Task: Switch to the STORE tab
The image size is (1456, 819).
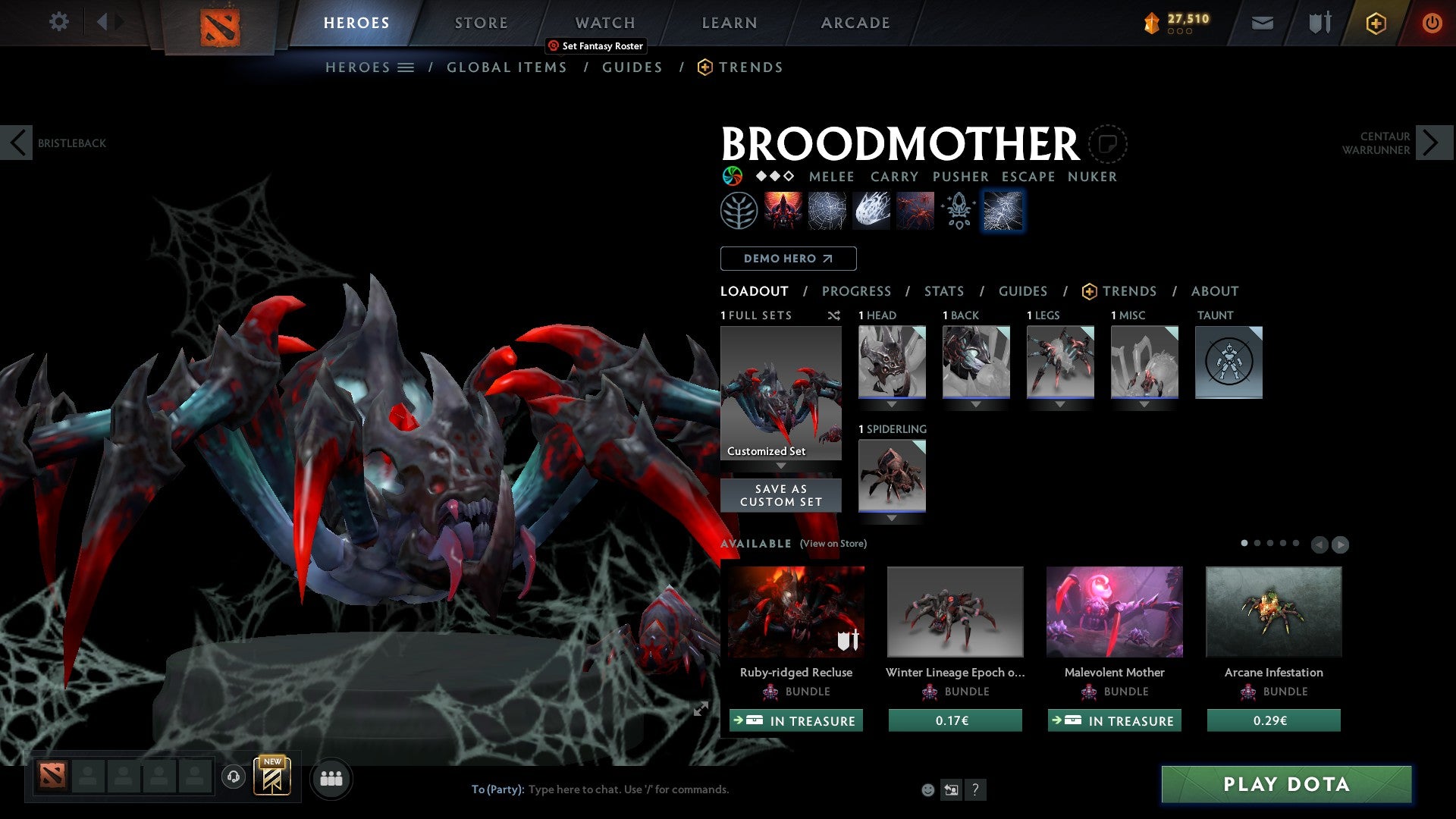Action: 481,22
